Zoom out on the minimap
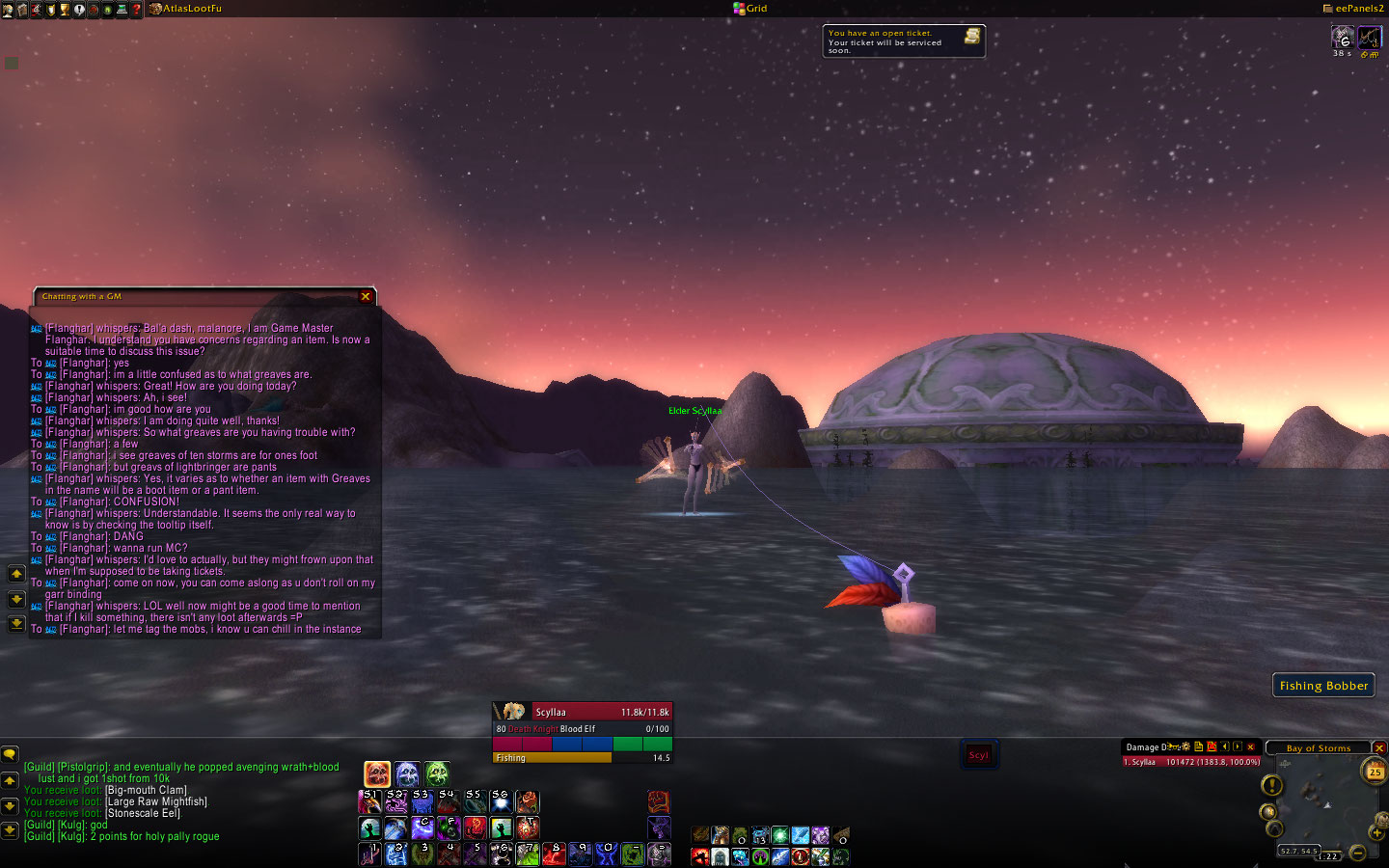This screenshot has height=868, width=1389. [x=1357, y=852]
